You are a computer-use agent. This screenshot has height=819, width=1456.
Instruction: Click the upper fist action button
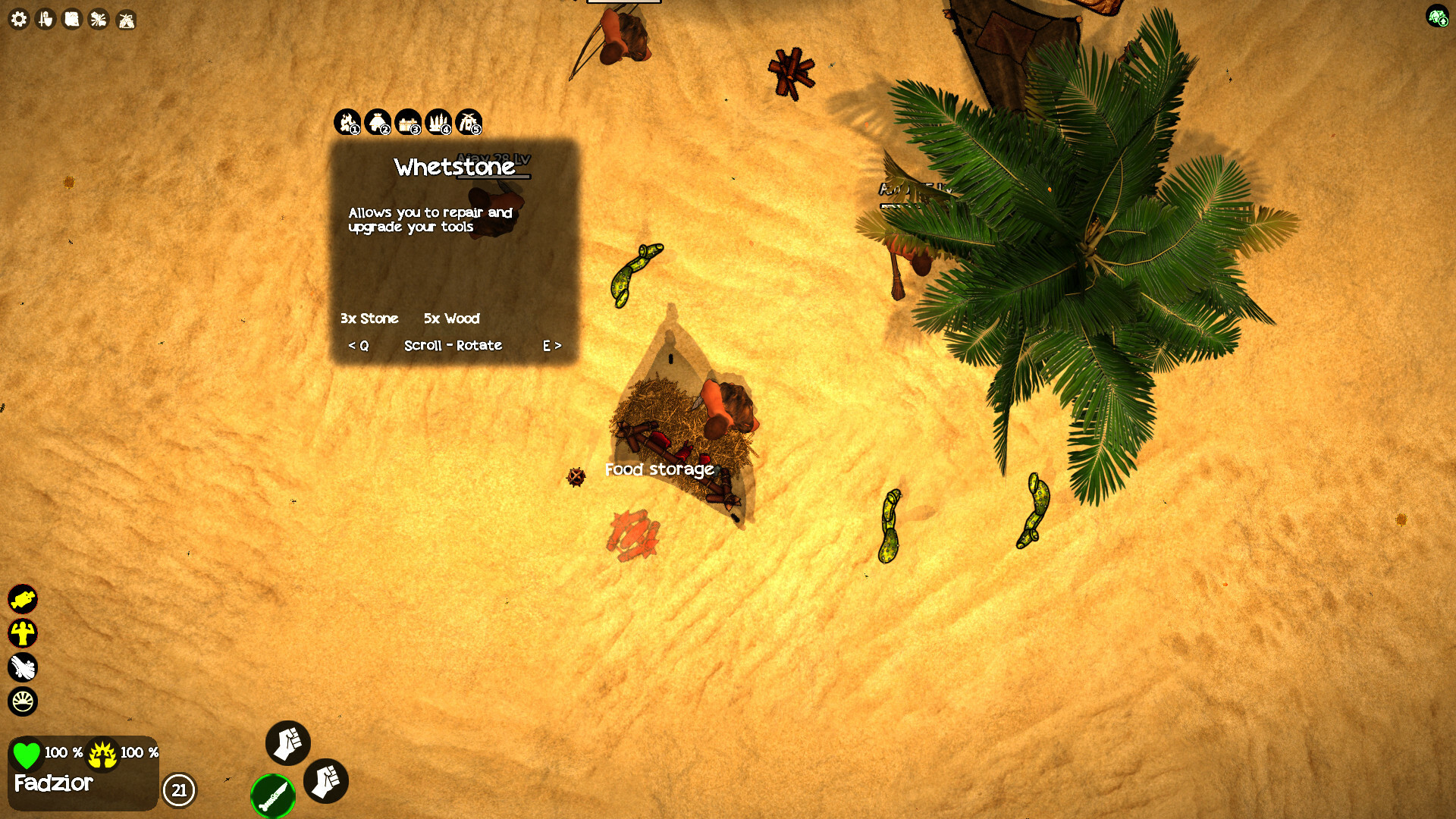pyautogui.click(x=287, y=744)
